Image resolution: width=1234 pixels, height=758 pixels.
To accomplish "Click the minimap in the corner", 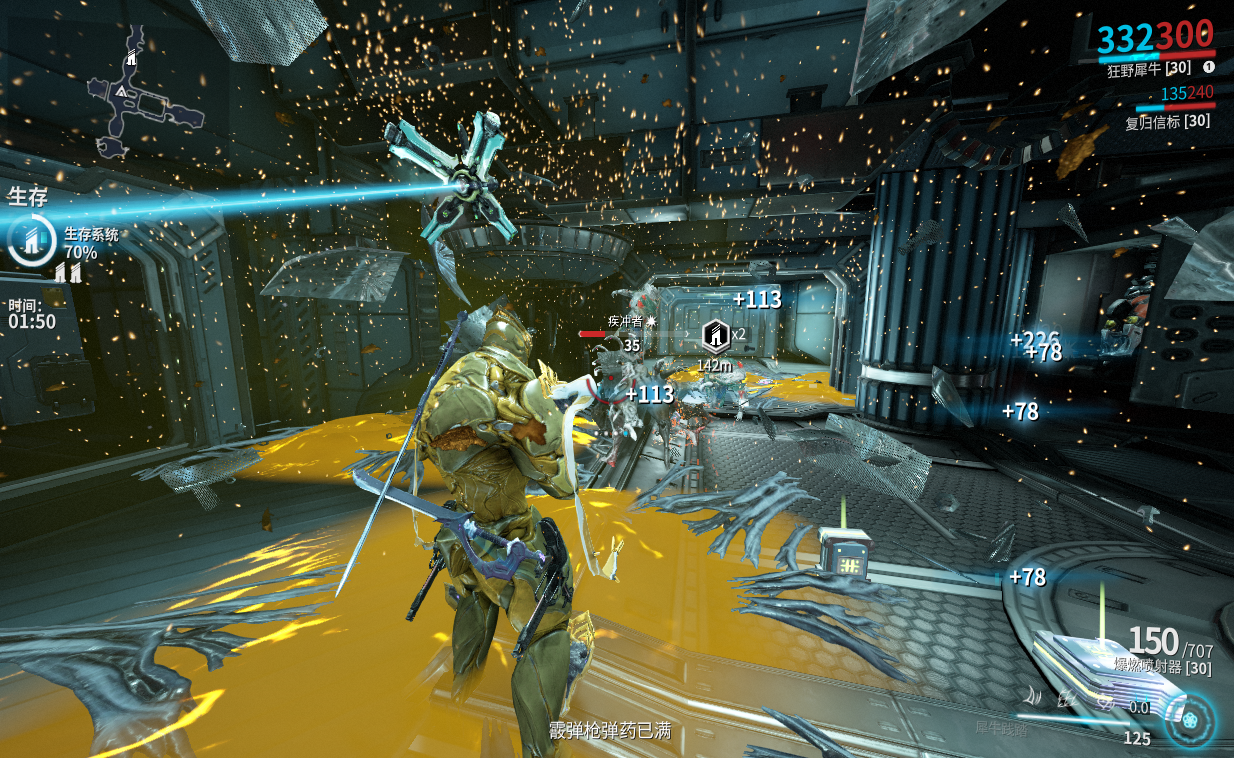I will [x=143, y=90].
